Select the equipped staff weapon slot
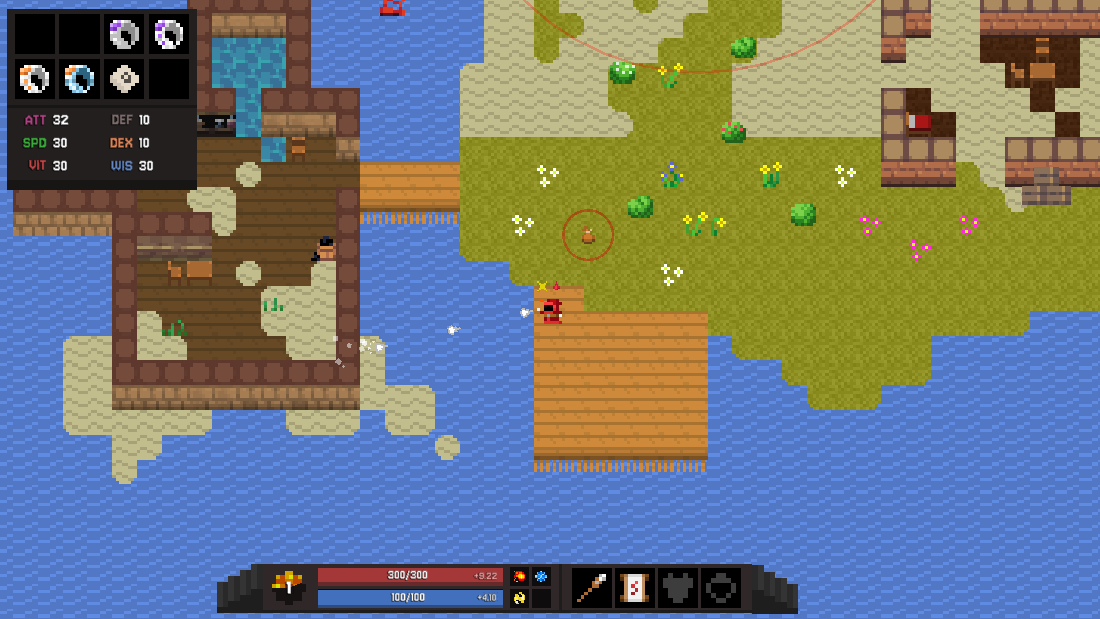The height and width of the screenshot is (619, 1100). point(592,588)
